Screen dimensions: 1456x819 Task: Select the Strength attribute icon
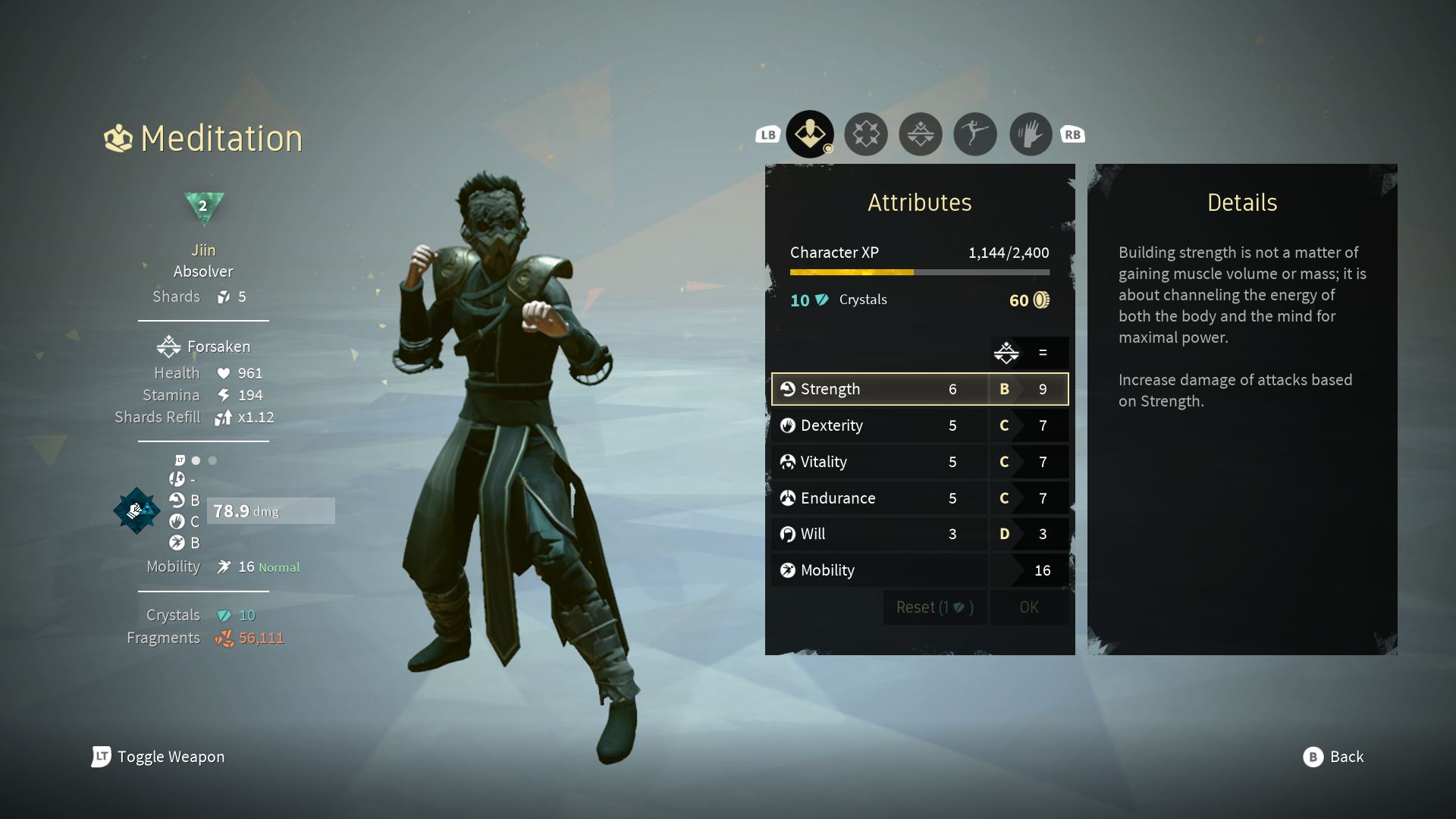click(x=789, y=389)
